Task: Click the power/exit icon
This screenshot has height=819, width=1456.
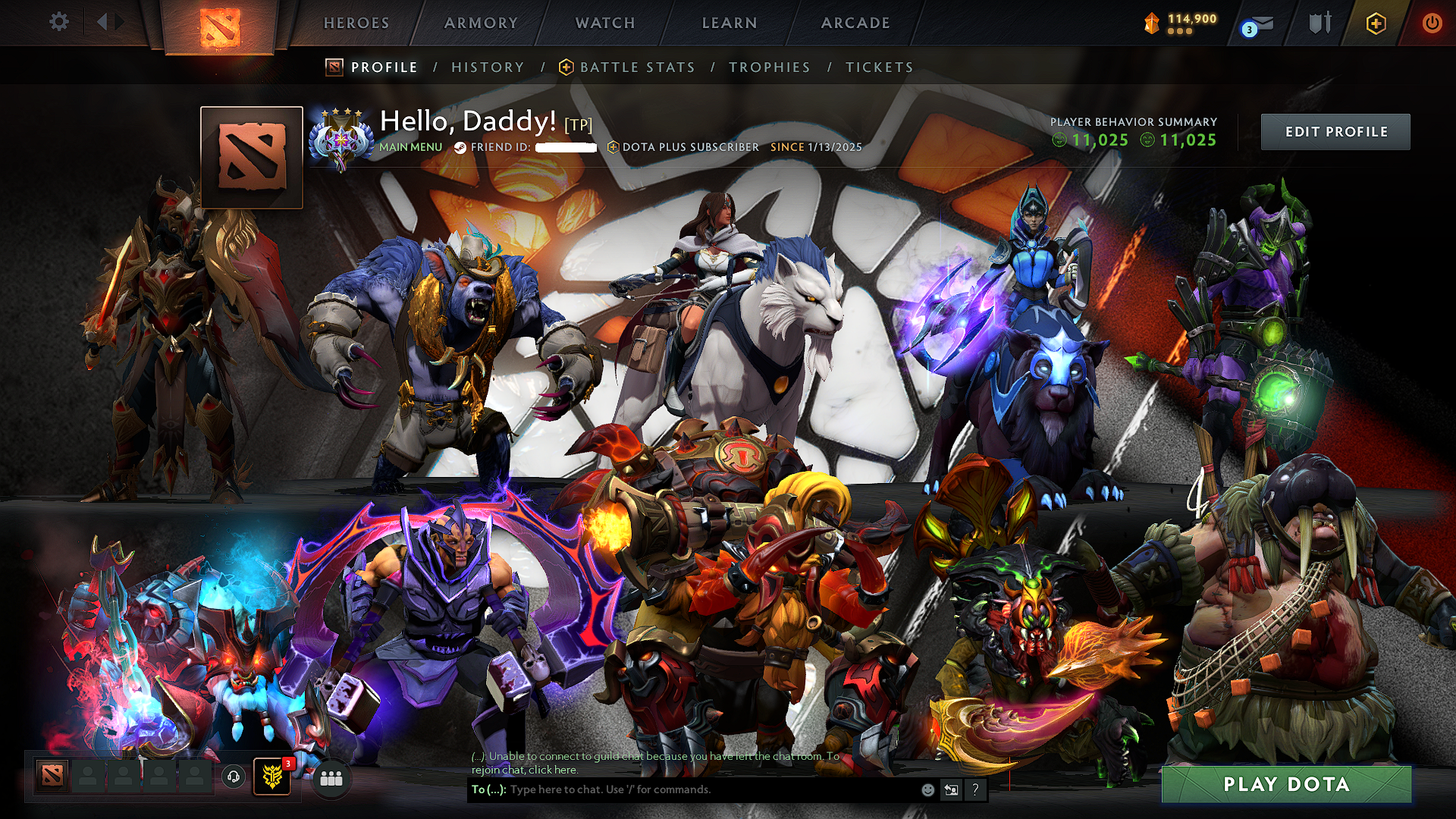Action: click(x=1434, y=23)
